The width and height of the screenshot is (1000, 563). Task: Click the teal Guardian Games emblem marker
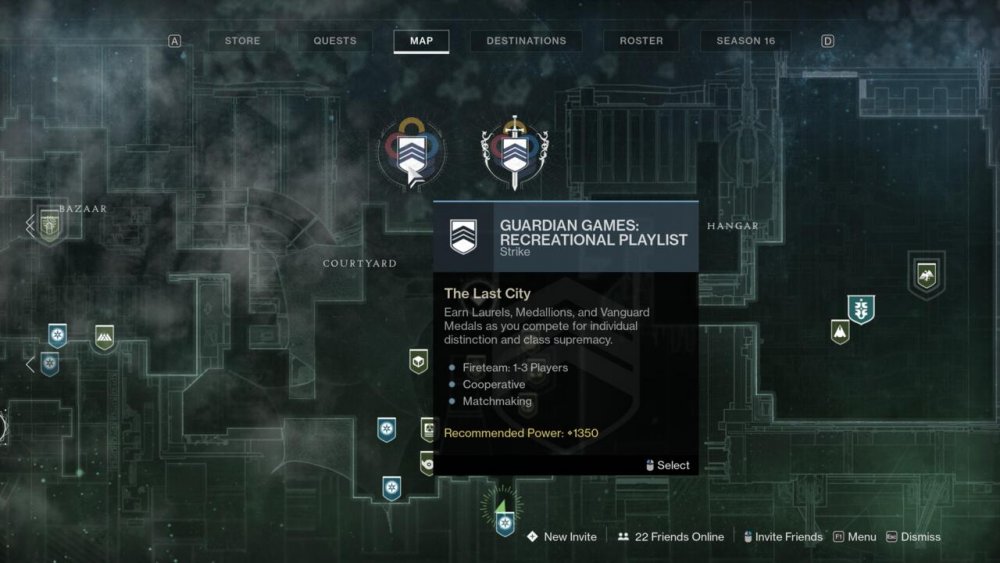pos(861,308)
